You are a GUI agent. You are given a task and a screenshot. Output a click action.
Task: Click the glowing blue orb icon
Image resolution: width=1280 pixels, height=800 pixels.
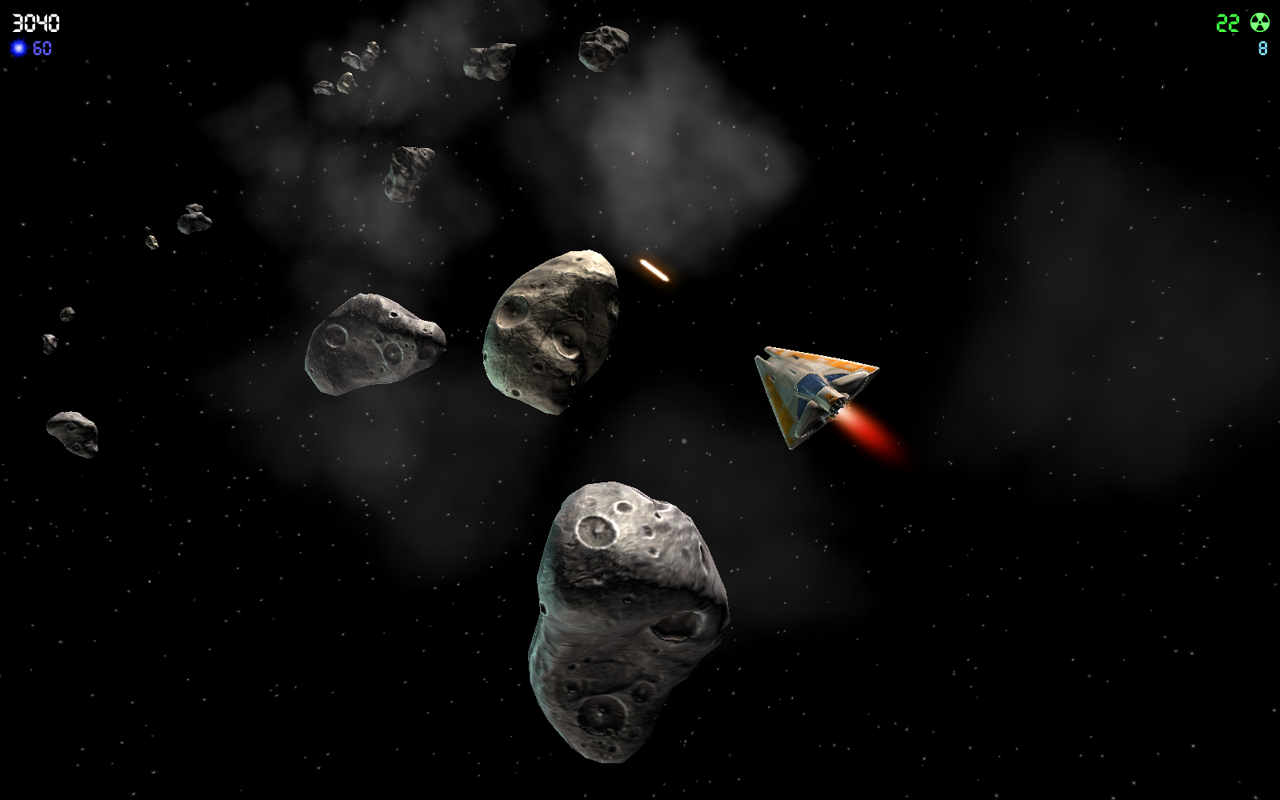(x=20, y=45)
